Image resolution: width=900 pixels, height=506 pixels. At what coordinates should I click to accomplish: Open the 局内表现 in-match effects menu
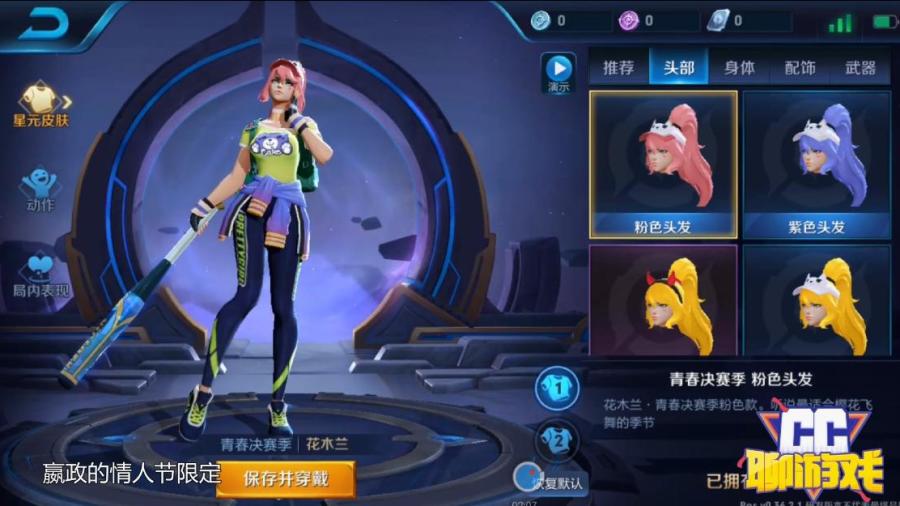coord(41,274)
